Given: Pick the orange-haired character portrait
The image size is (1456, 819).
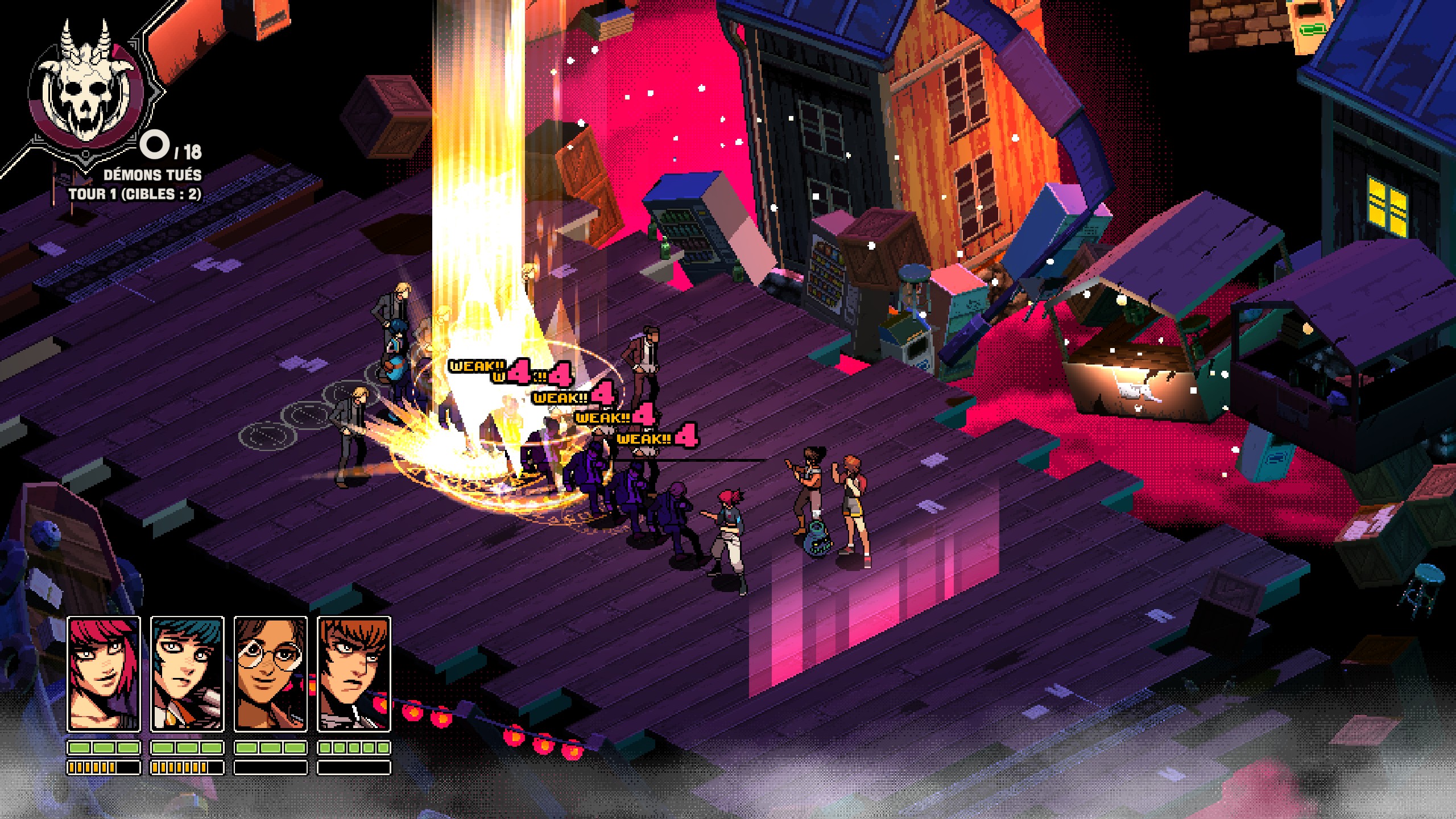Looking at the screenshot, I should pyautogui.click(x=354, y=674).
